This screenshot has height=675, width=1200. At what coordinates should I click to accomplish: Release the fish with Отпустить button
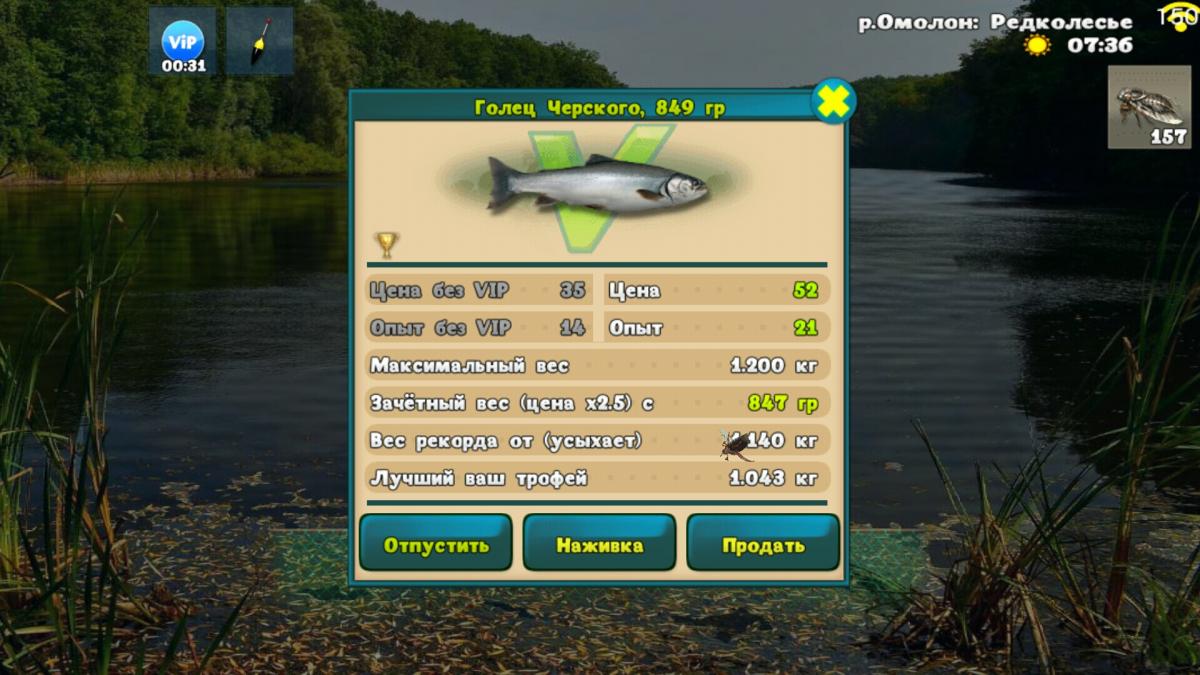[436, 545]
